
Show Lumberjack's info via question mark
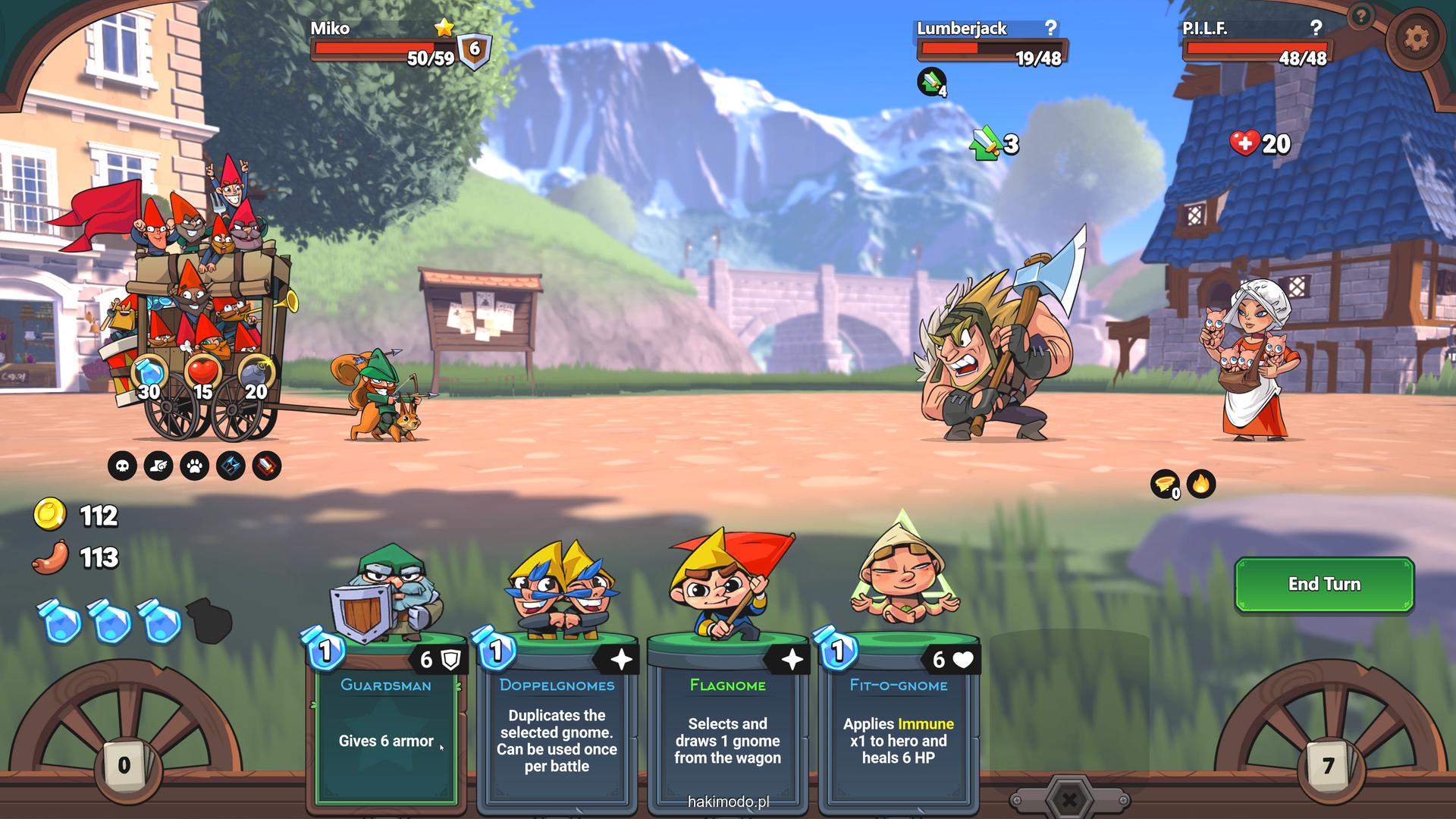tap(1050, 28)
